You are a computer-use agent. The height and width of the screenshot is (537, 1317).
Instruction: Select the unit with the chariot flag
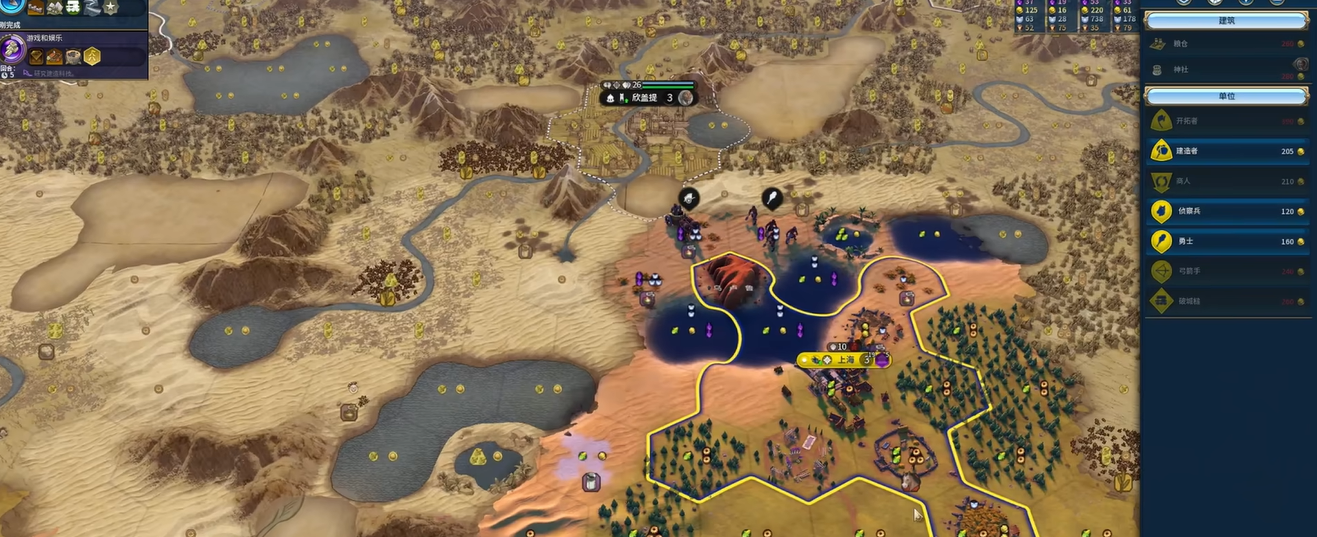point(689,198)
